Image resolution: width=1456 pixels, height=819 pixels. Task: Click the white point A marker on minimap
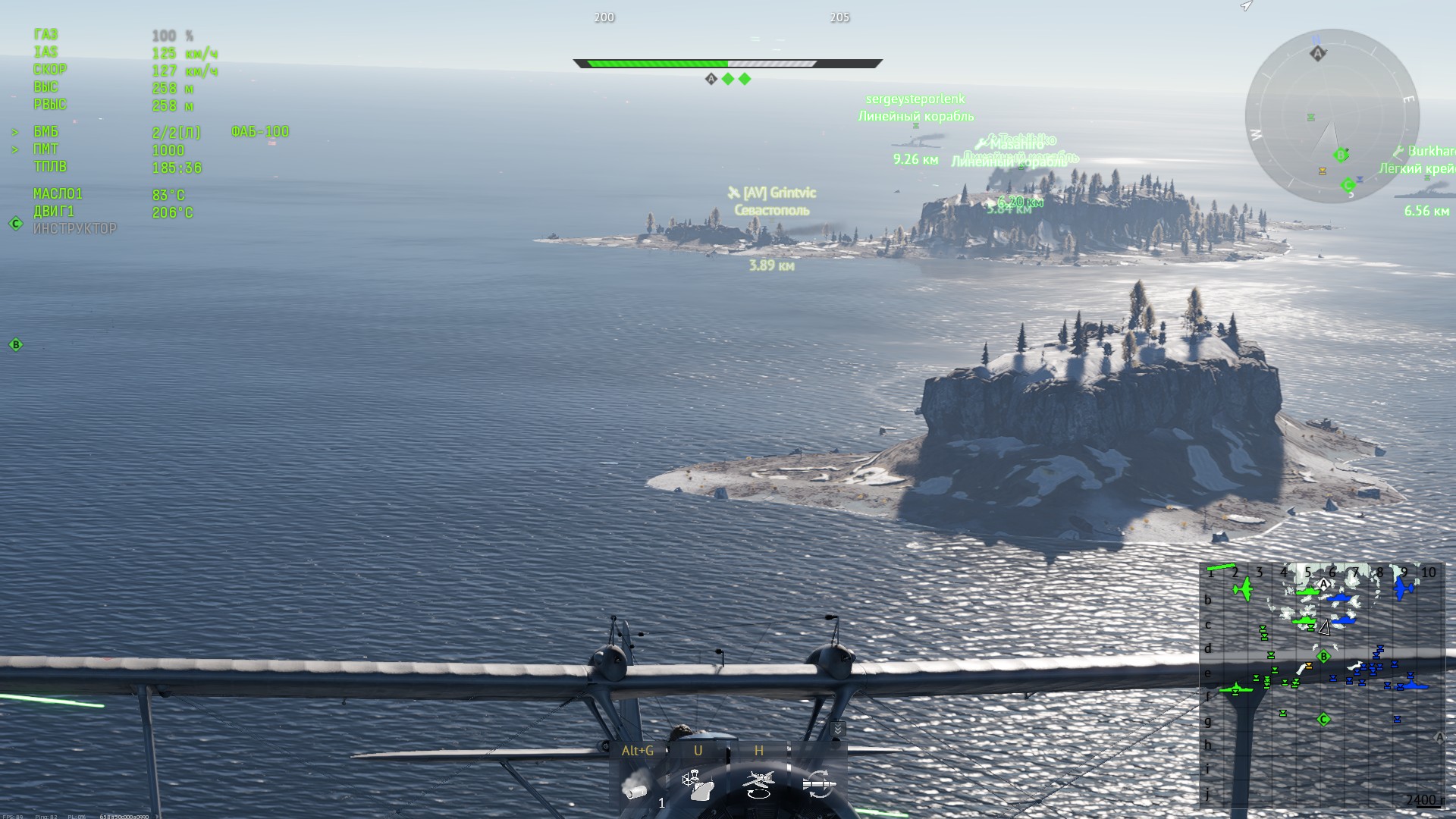tap(1324, 584)
